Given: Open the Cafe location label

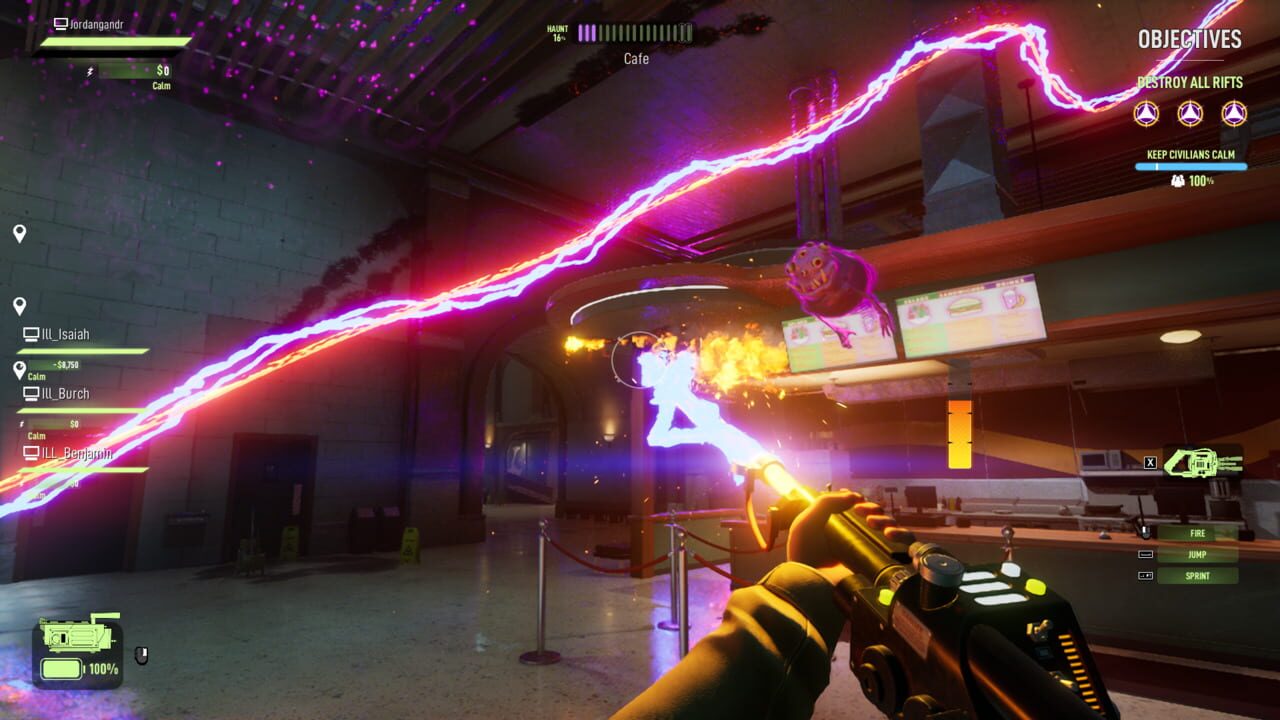Looking at the screenshot, I should 636,58.
